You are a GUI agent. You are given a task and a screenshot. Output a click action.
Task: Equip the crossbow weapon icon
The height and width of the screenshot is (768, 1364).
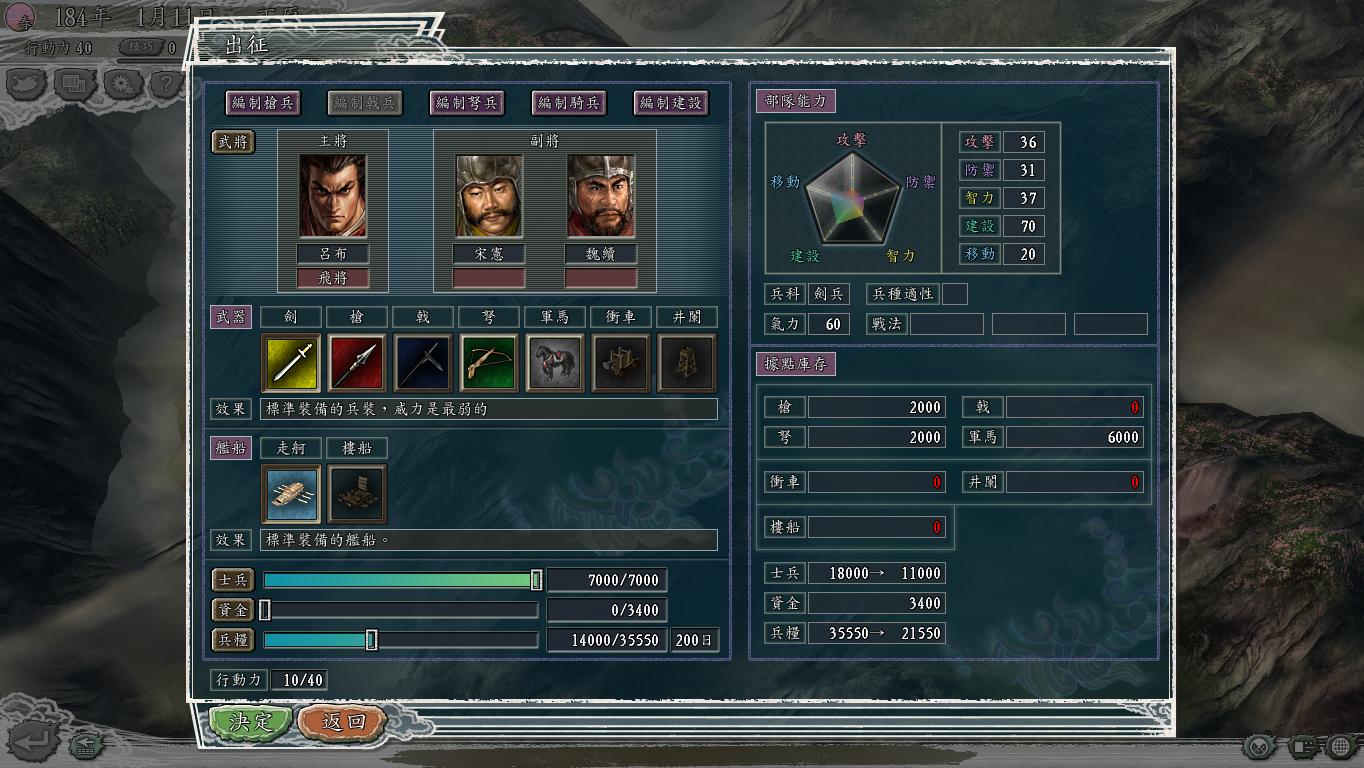click(x=489, y=363)
